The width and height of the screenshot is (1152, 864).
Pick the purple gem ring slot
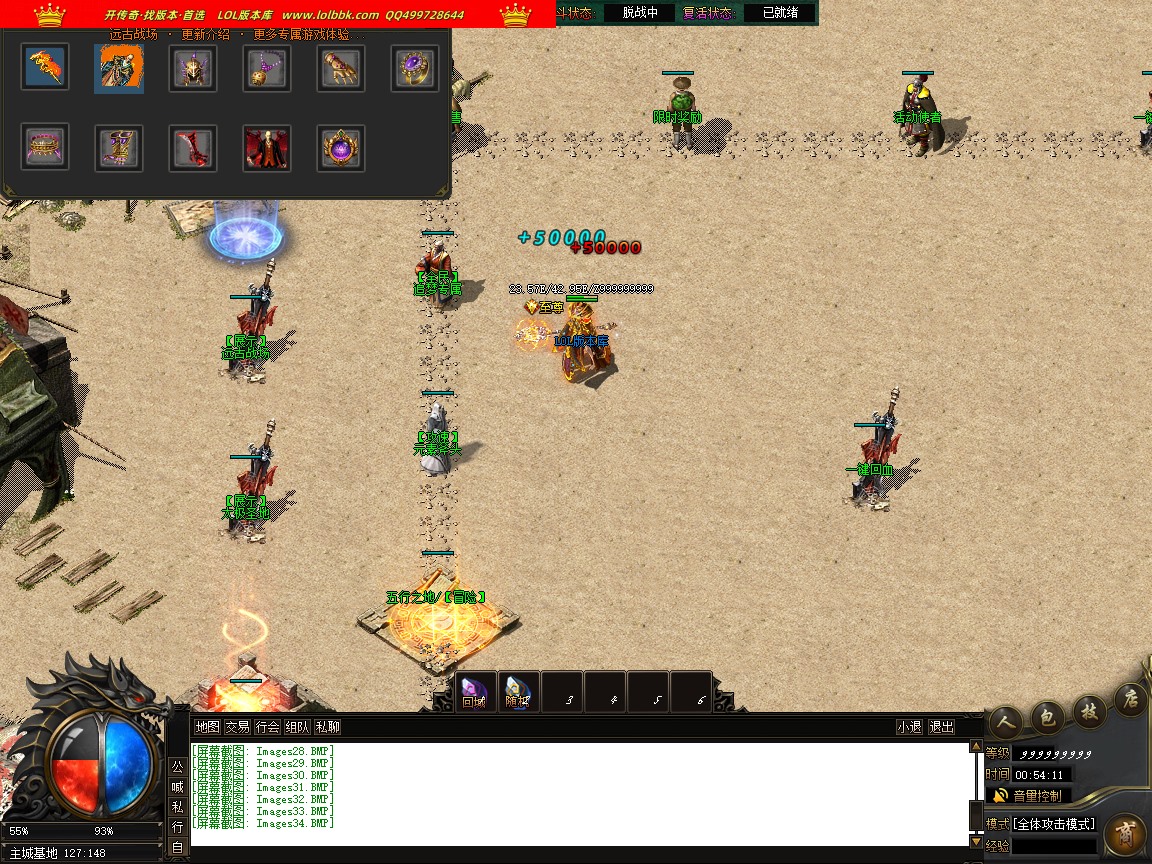point(415,68)
